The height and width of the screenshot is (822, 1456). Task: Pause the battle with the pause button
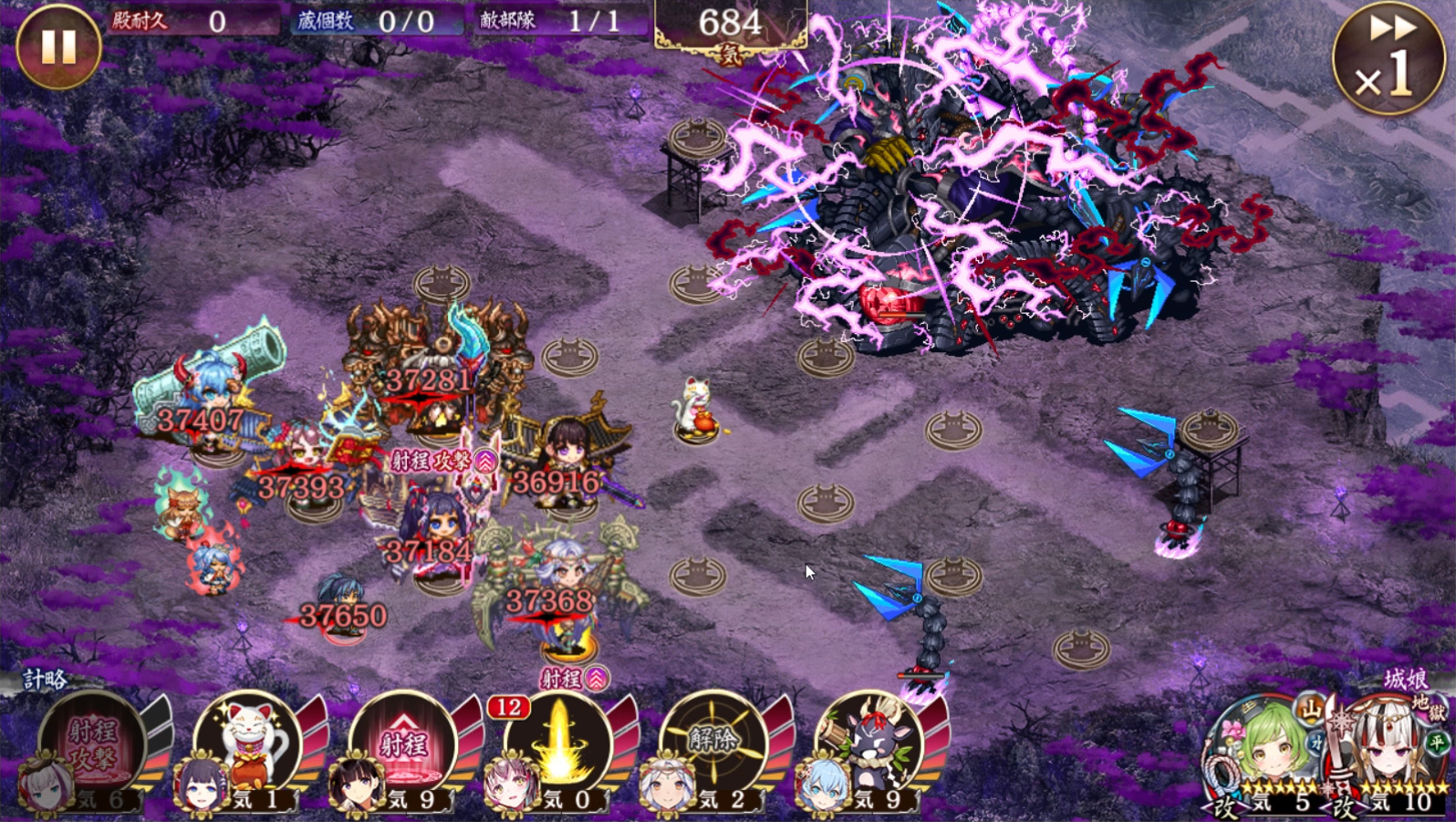point(59,47)
